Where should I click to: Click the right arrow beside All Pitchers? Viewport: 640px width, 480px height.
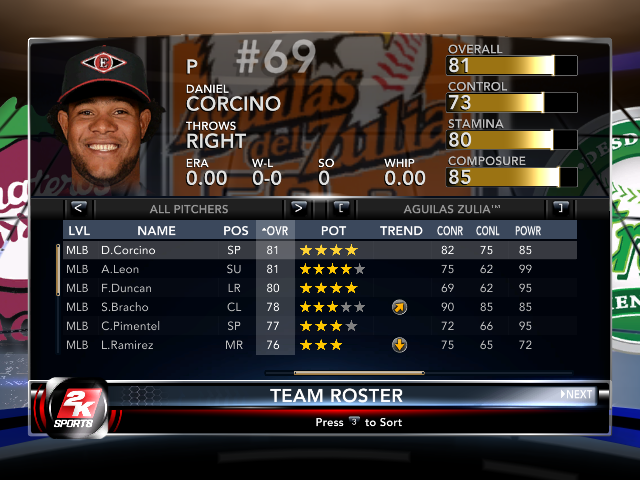(x=298, y=209)
